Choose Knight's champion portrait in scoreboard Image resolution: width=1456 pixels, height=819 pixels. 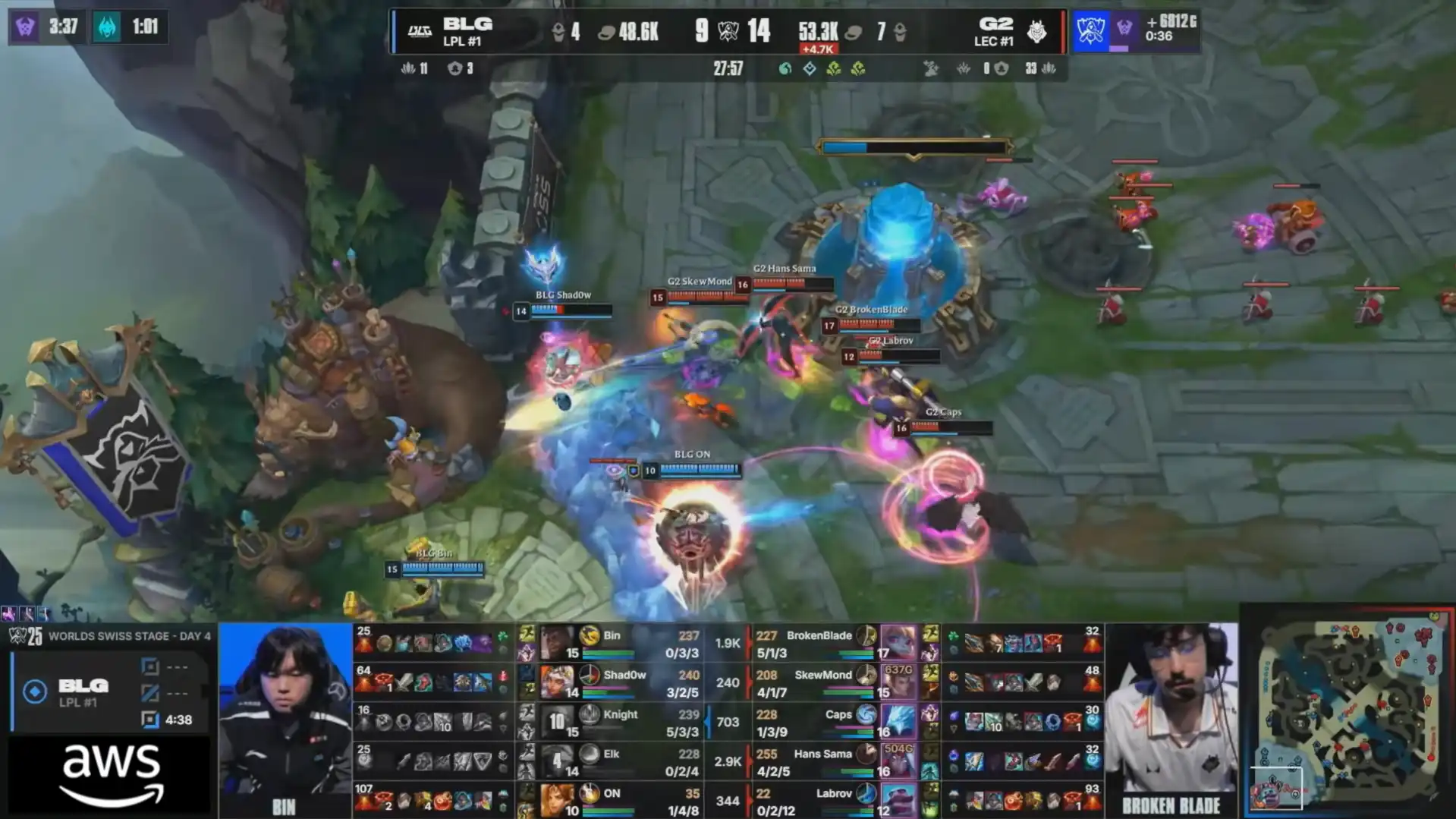point(557,722)
